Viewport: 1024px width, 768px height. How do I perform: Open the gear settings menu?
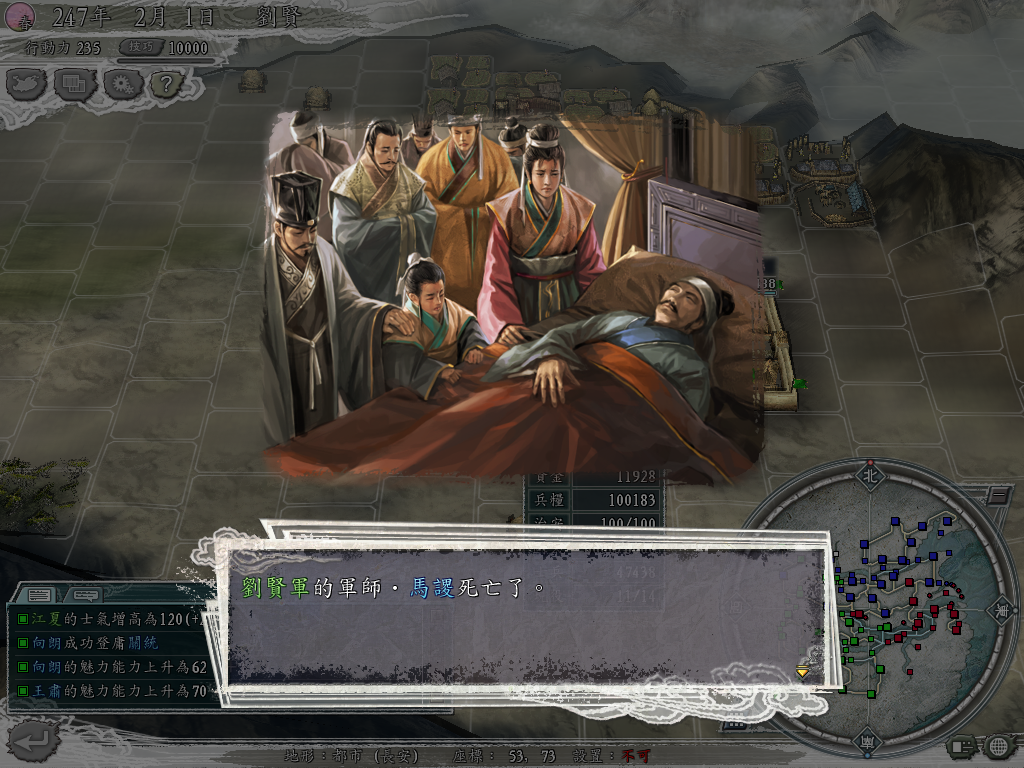[122, 84]
